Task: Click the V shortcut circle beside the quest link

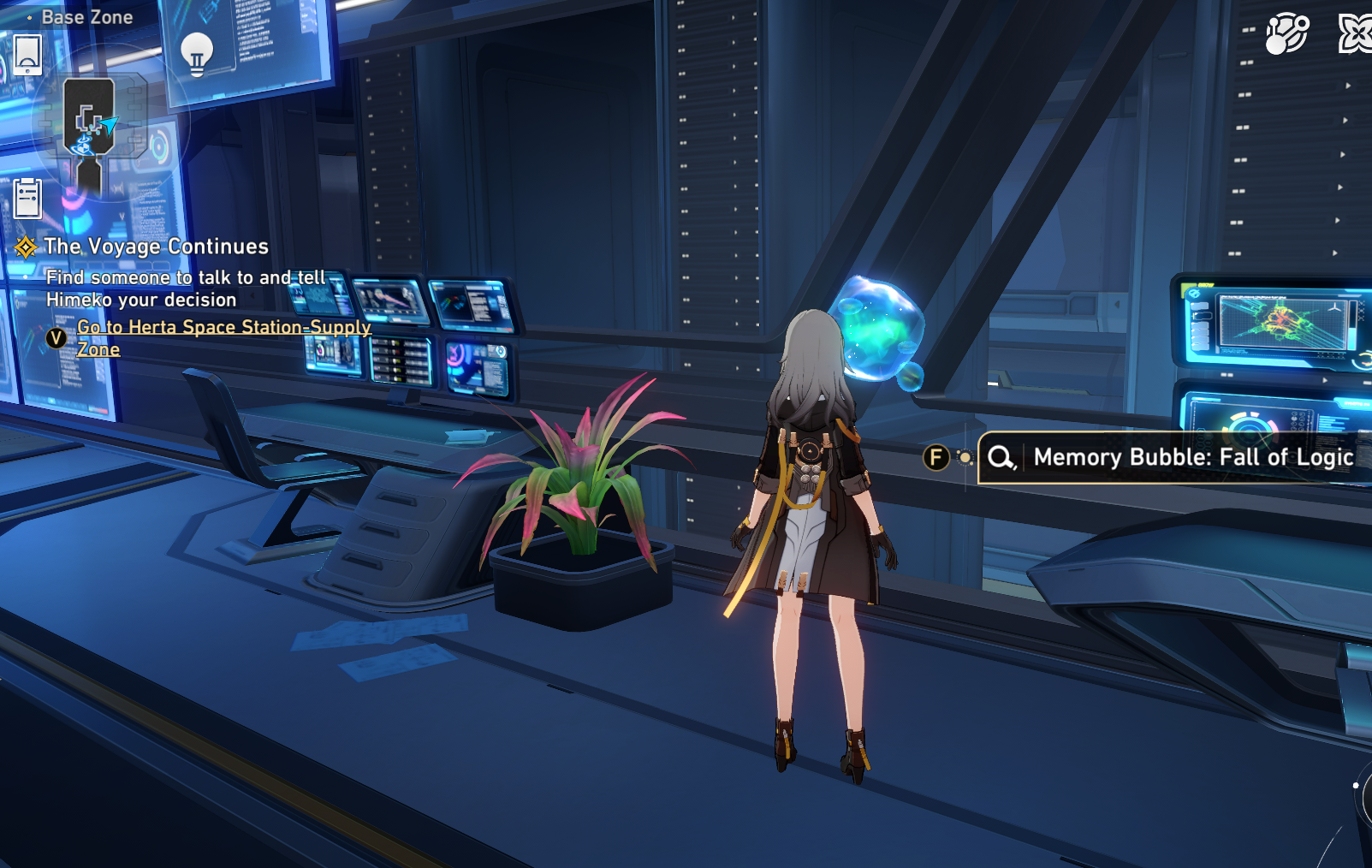Action: click(x=56, y=338)
